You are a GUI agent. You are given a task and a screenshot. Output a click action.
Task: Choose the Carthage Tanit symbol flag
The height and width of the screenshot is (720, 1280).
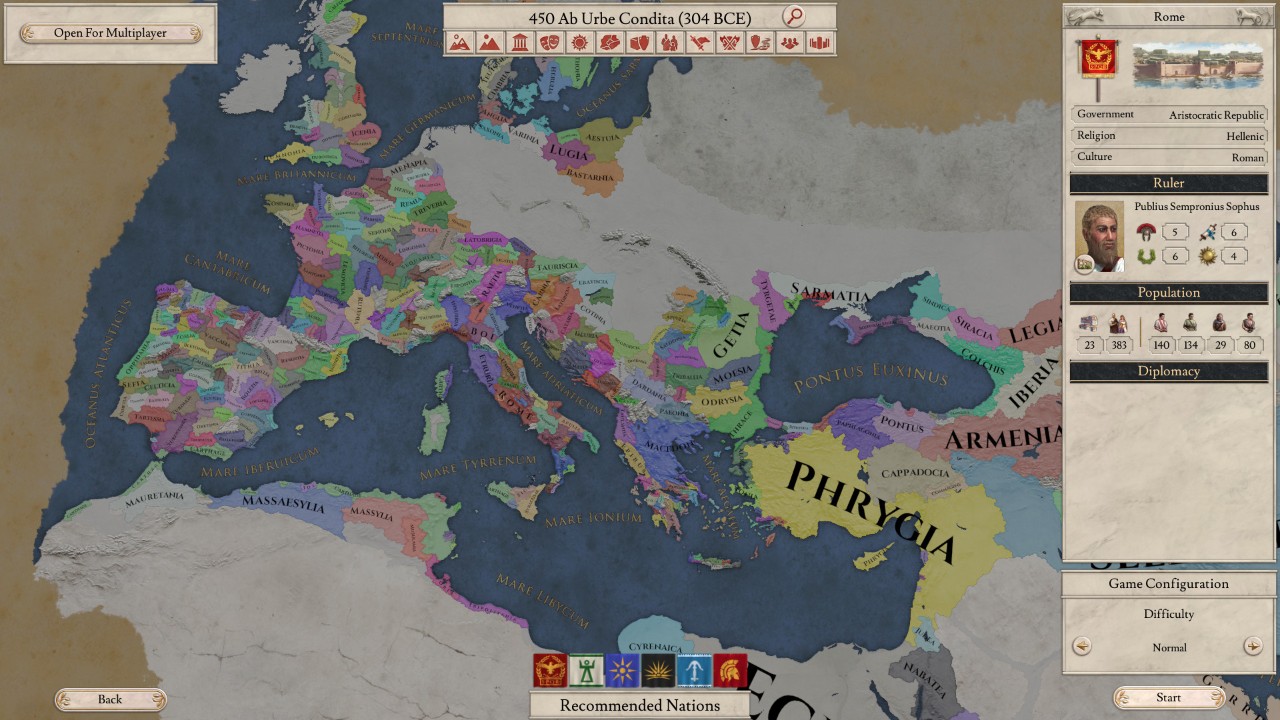click(x=586, y=670)
